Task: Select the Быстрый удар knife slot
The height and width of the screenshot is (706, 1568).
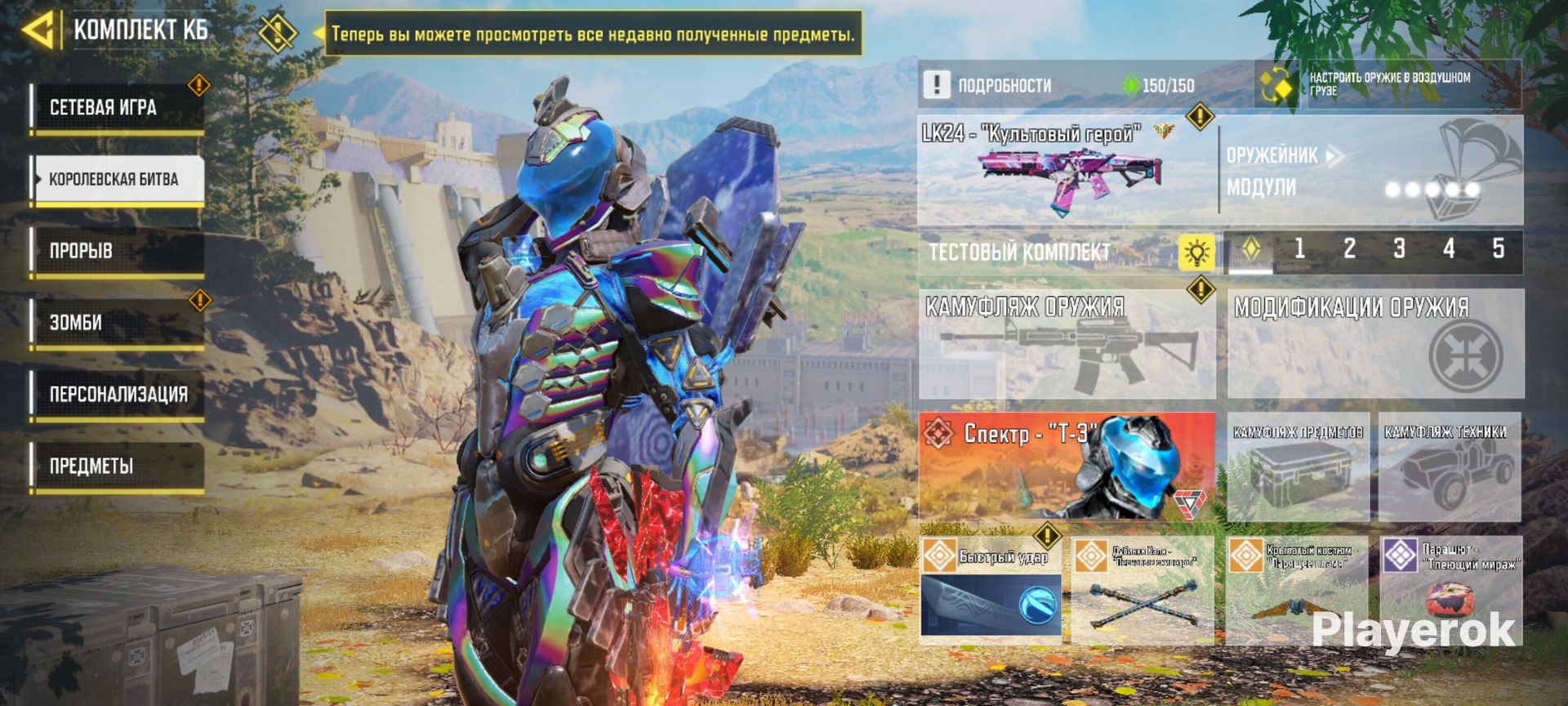Action: pos(991,590)
